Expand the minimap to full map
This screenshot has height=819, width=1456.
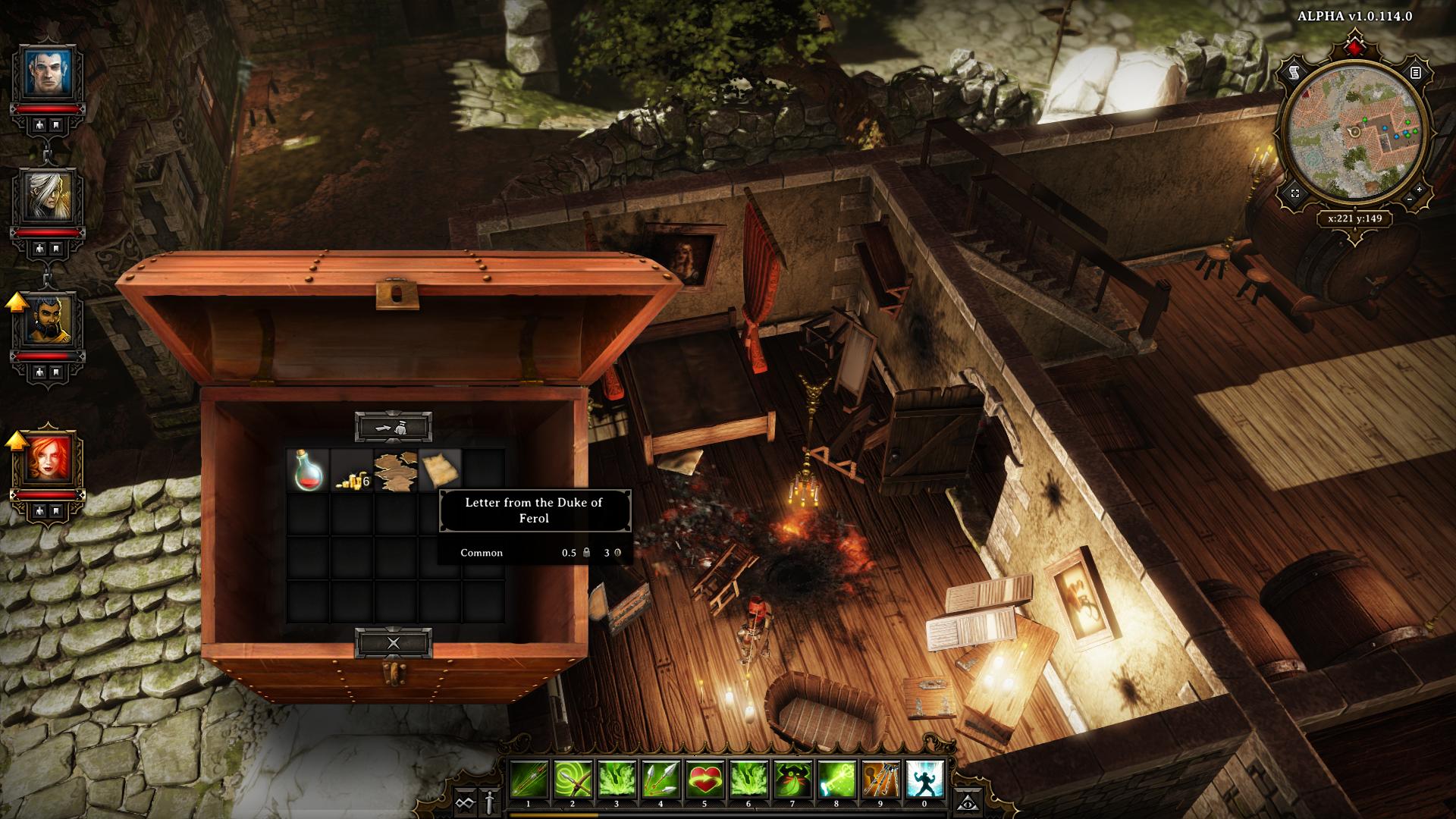pyautogui.click(x=1295, y=193)
